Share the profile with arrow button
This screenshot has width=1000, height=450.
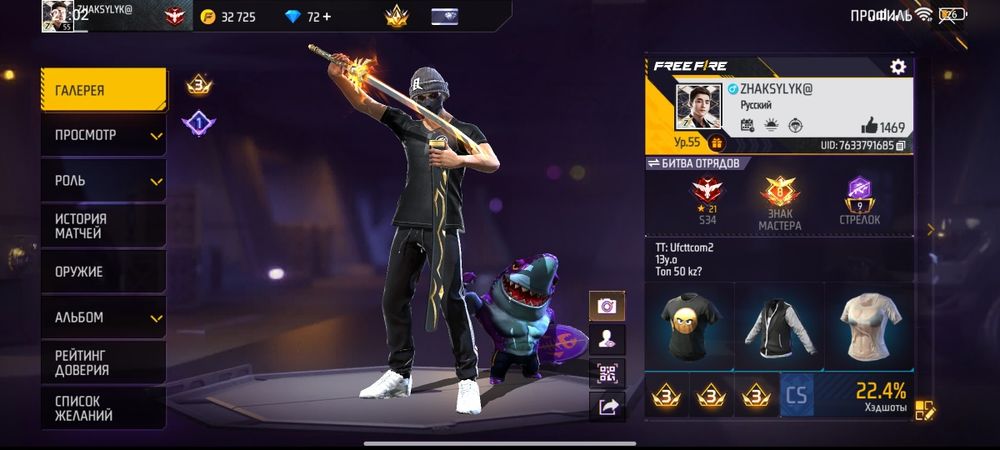click(606, 406)
